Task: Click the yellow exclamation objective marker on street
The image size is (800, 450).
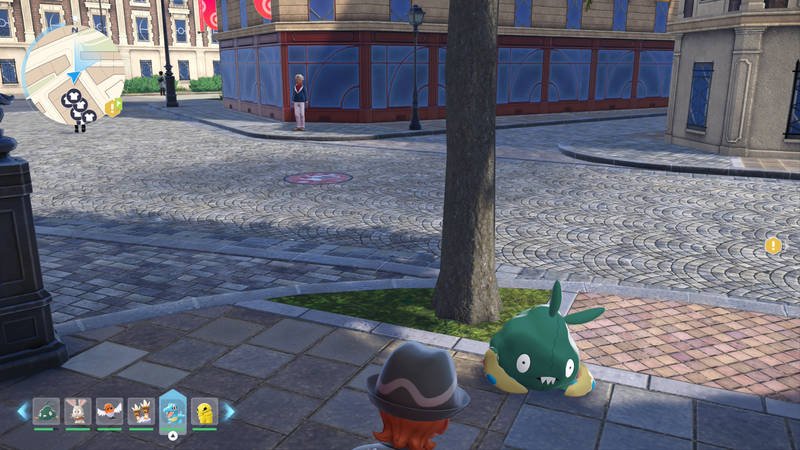Action: tap(773, 245)
